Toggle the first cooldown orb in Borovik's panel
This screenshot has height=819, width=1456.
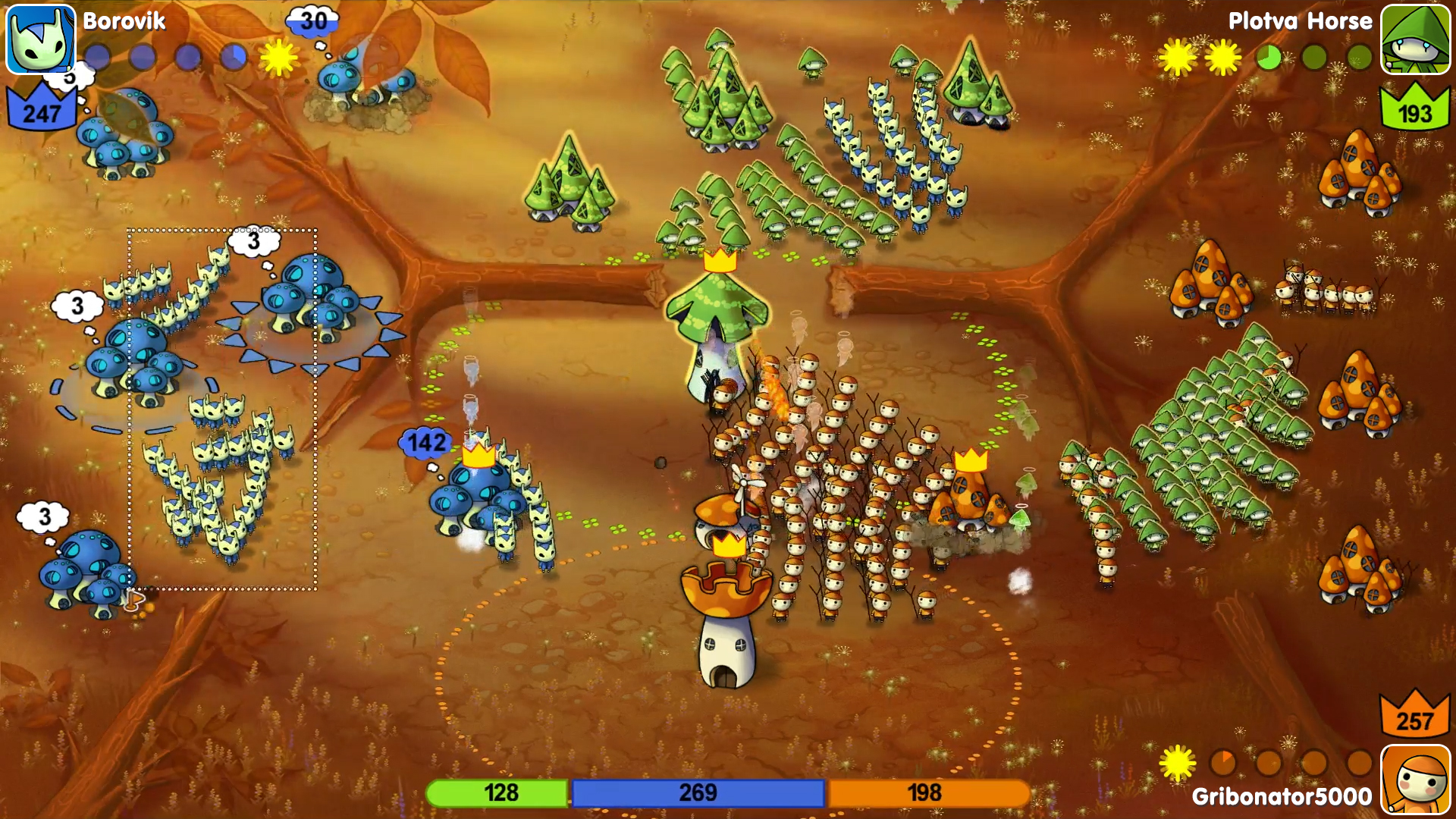tap(96, 56)
